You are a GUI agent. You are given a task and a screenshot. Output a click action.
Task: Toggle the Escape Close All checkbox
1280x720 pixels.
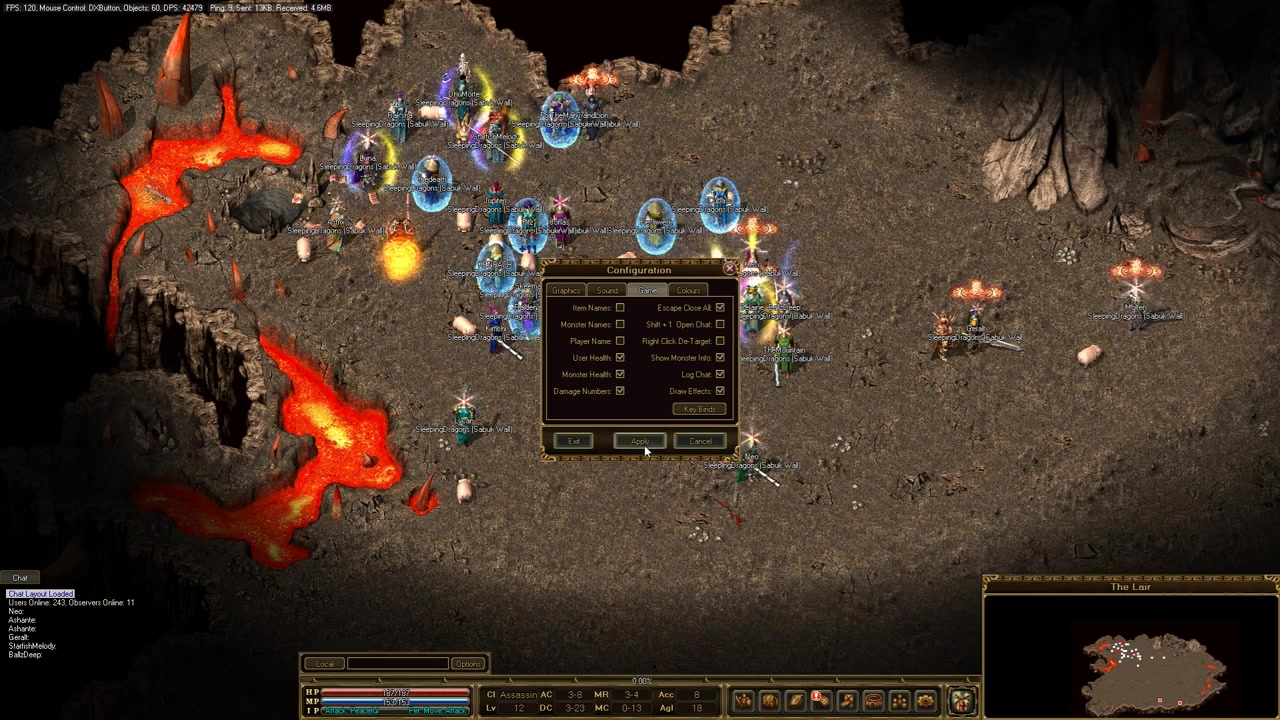pos(720,308)
